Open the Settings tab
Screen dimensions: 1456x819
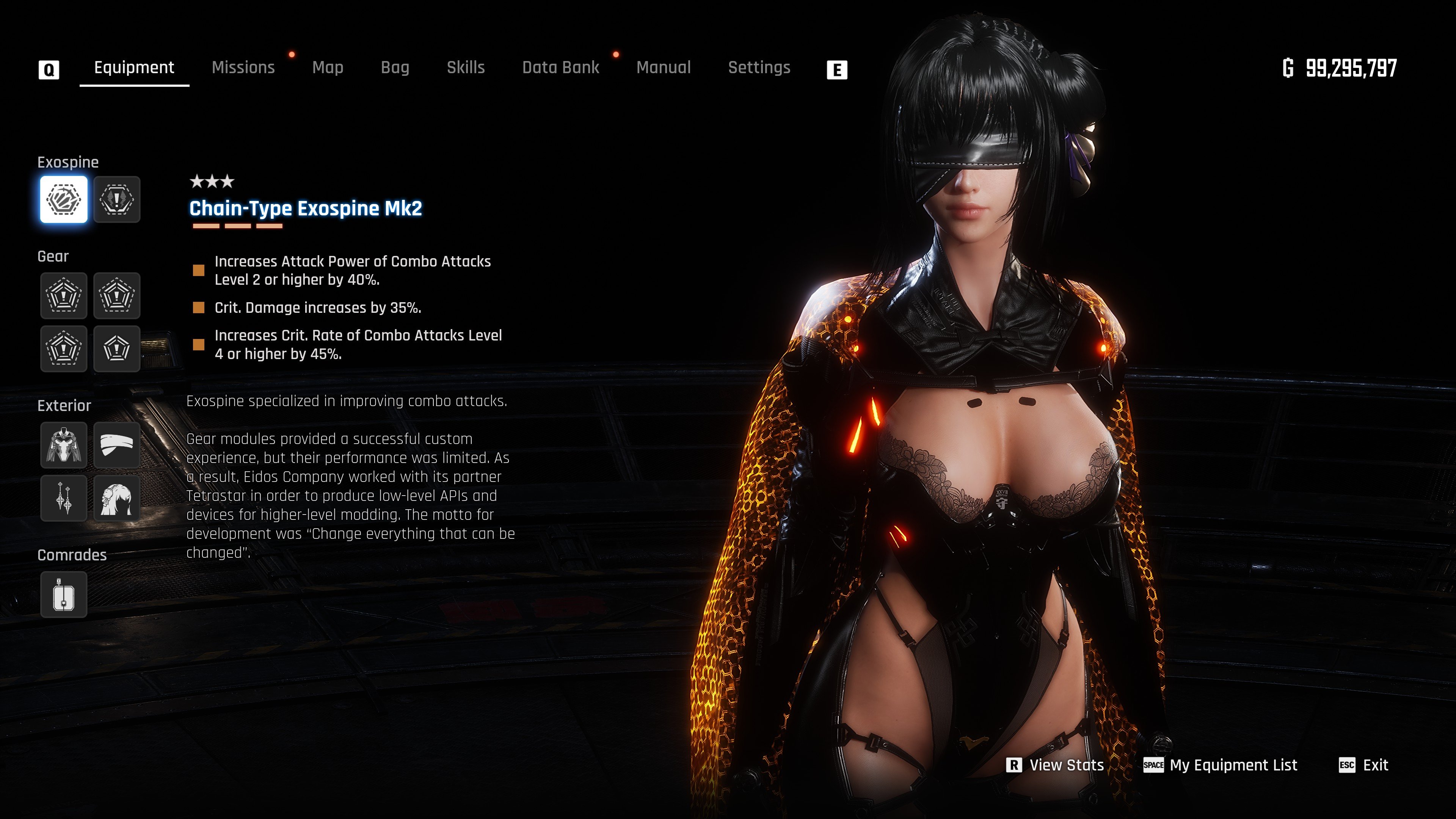pyautogui.click(x=759, y=68)
